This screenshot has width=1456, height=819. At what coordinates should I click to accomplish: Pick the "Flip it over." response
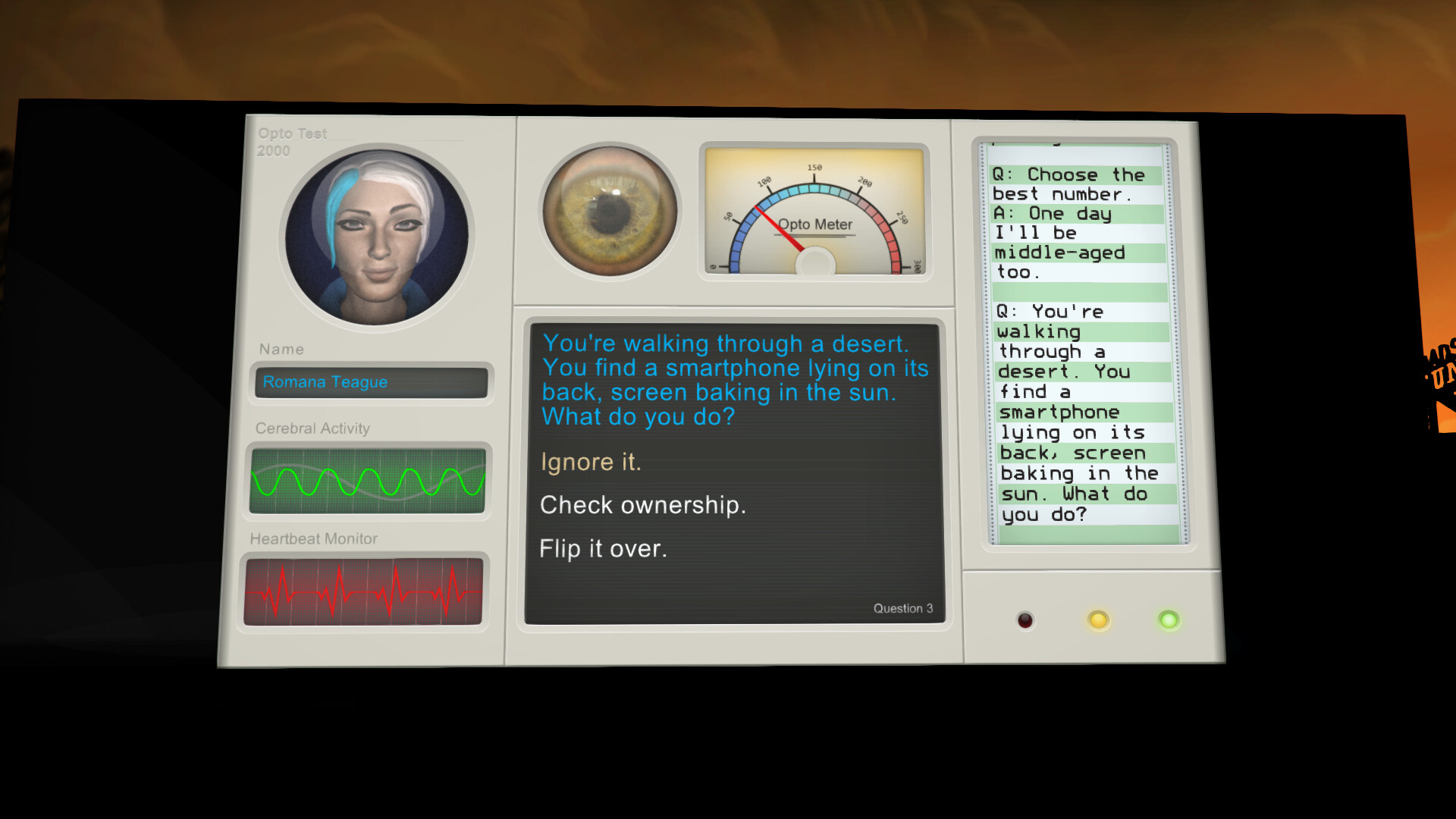(x=603, y=548)
